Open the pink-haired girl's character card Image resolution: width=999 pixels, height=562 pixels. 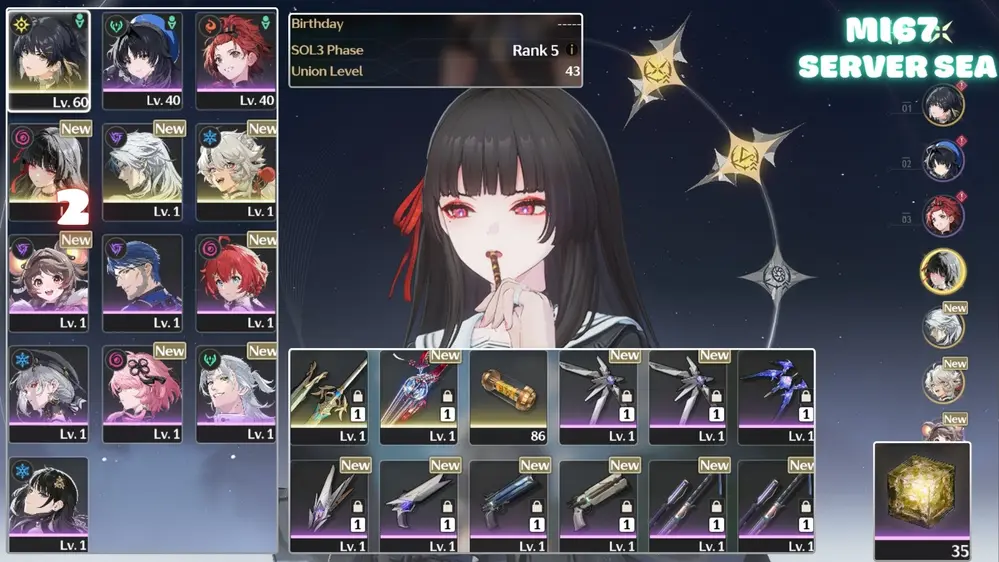click(x=142, y=393)
